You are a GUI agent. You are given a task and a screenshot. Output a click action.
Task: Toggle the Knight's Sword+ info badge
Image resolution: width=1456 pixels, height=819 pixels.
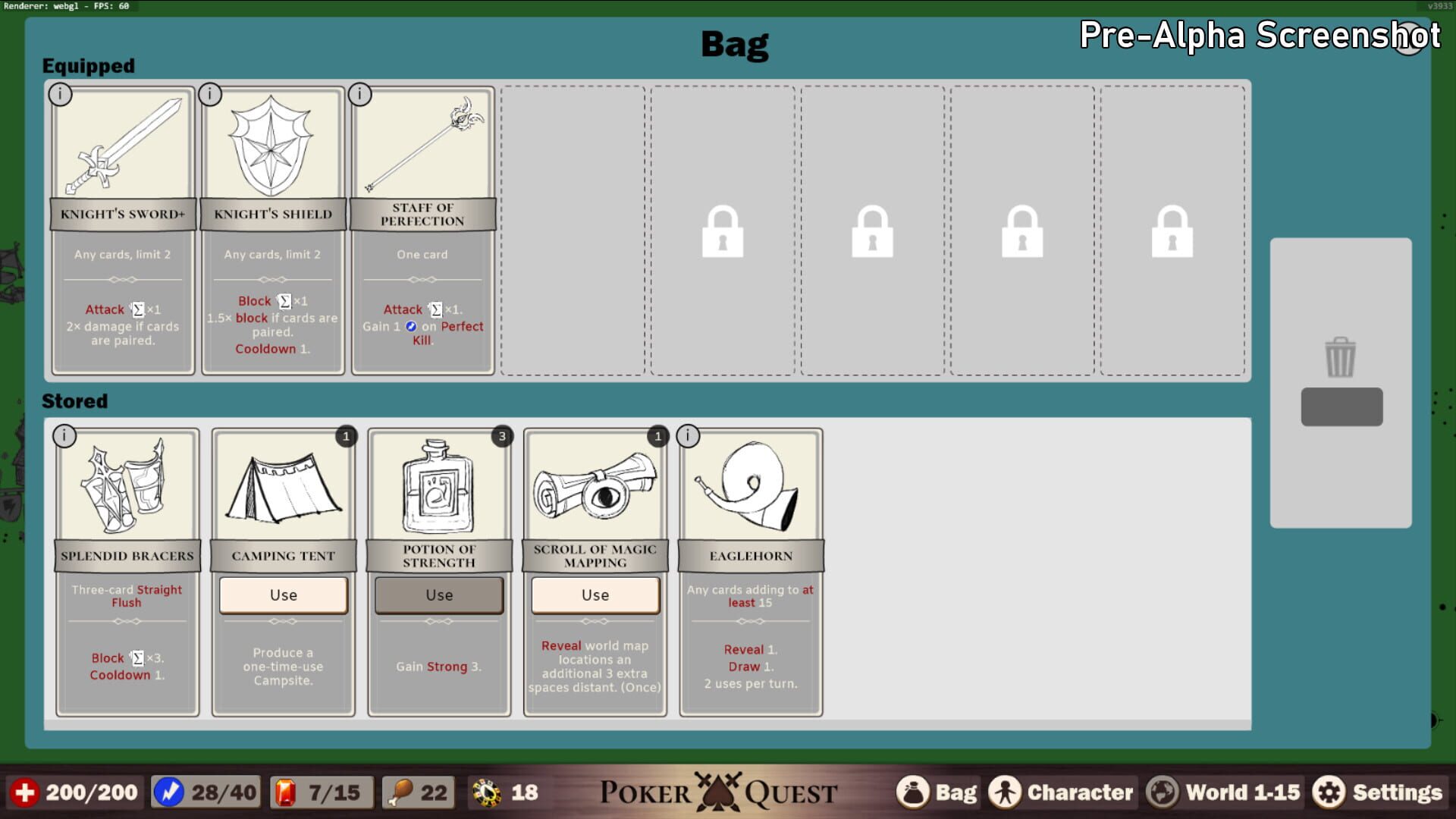pyautogui.click(x=62, y=94)
